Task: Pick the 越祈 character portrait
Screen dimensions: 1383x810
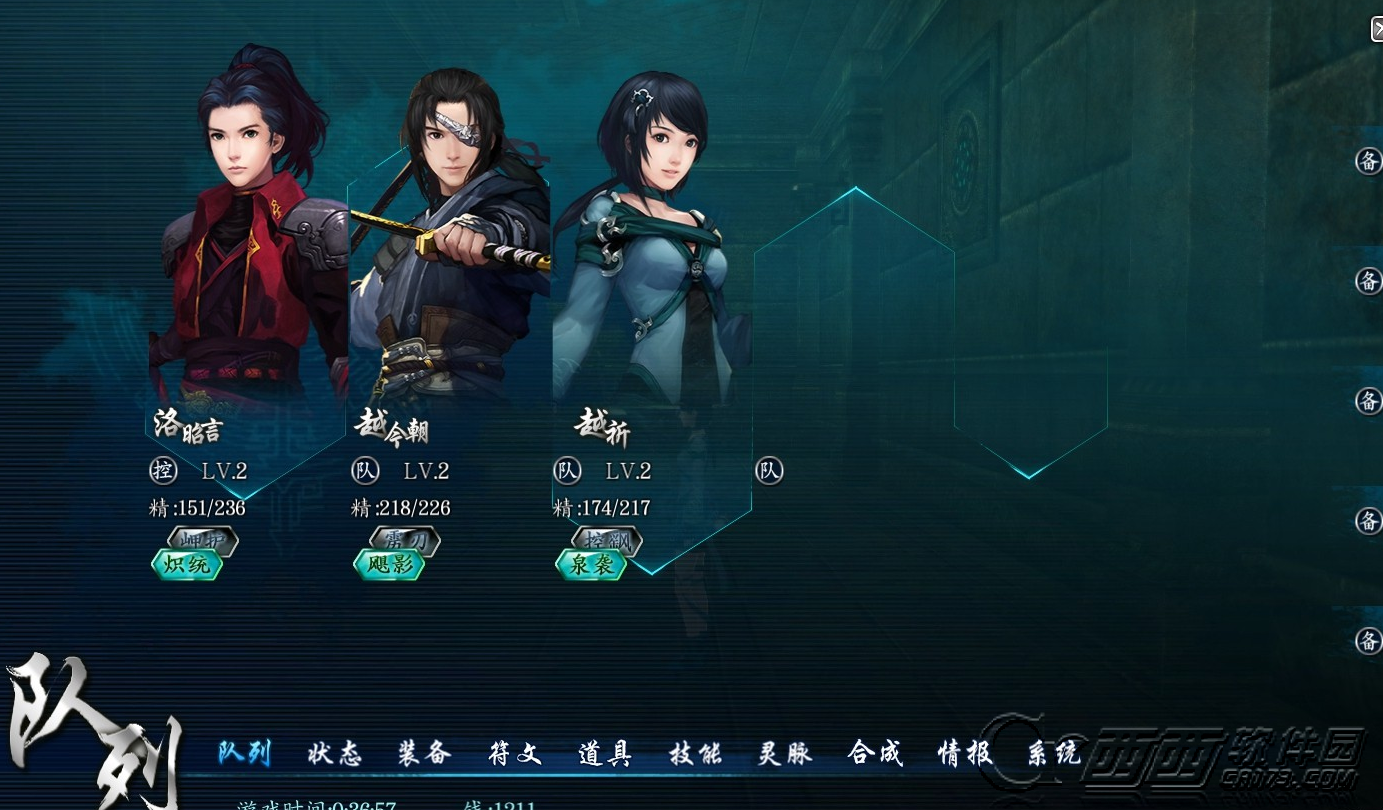Action: pyautogui.click(x=650, y=250)
